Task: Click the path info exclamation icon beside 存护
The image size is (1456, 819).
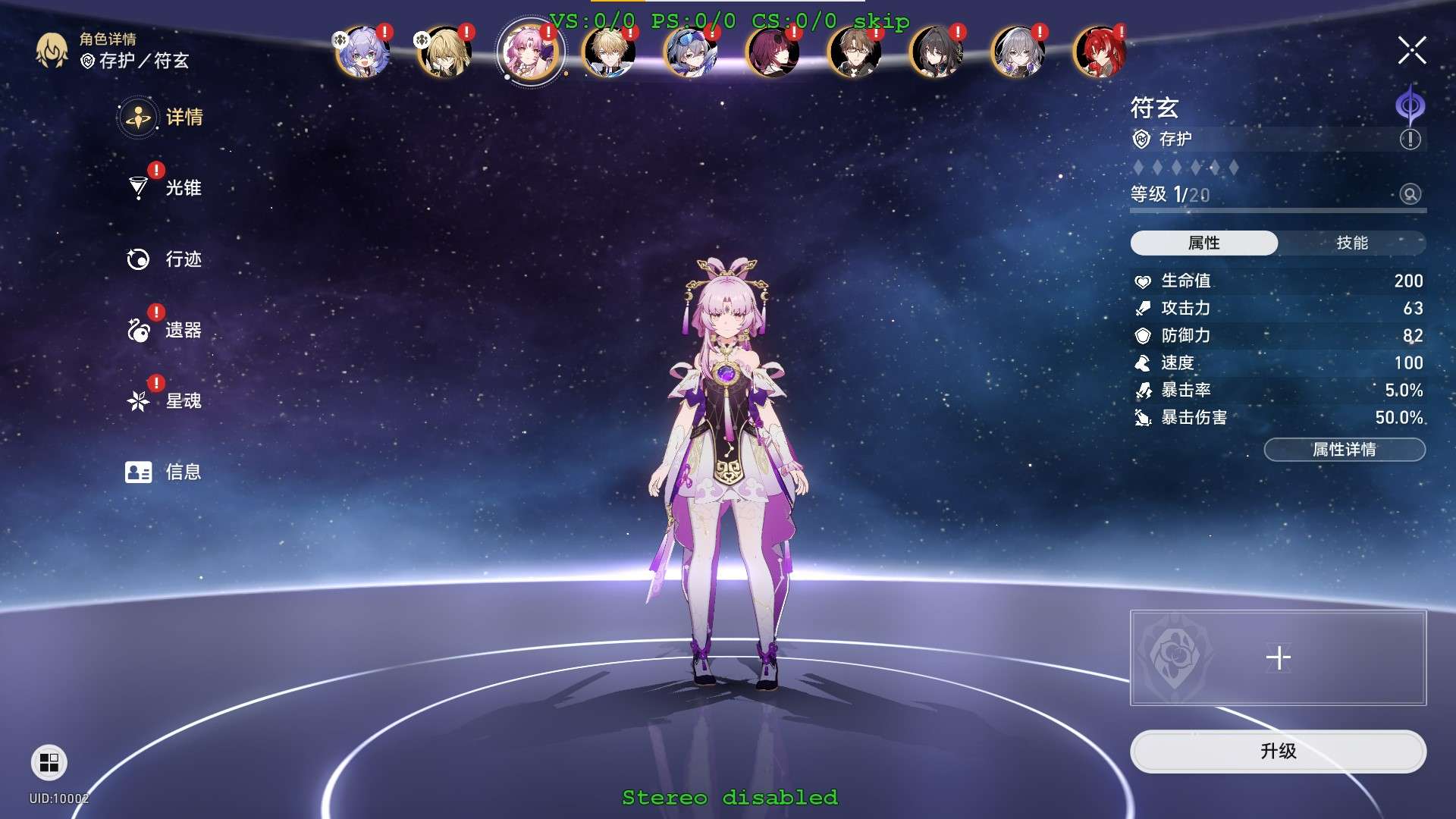Action: pos(1410,140)
